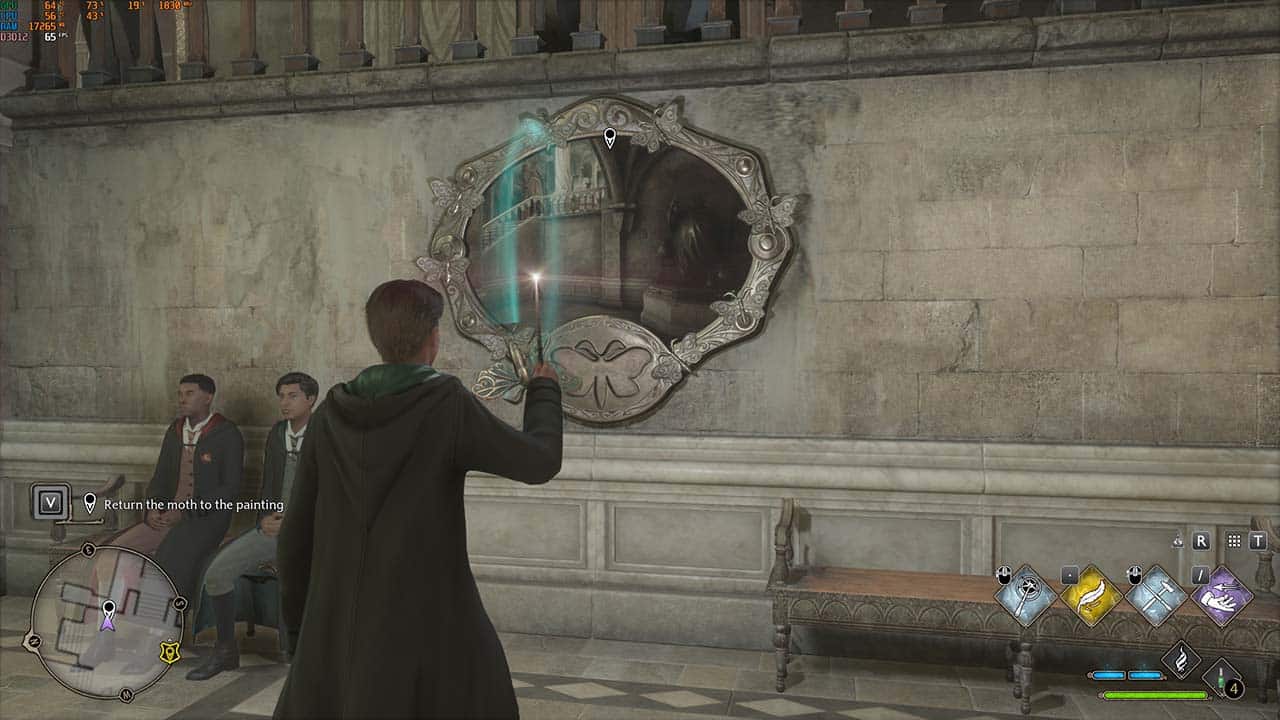Toggle the quest tracker with the V key prompt
The width and height of the screenshot is (1280, 720).
coord(51,503)
